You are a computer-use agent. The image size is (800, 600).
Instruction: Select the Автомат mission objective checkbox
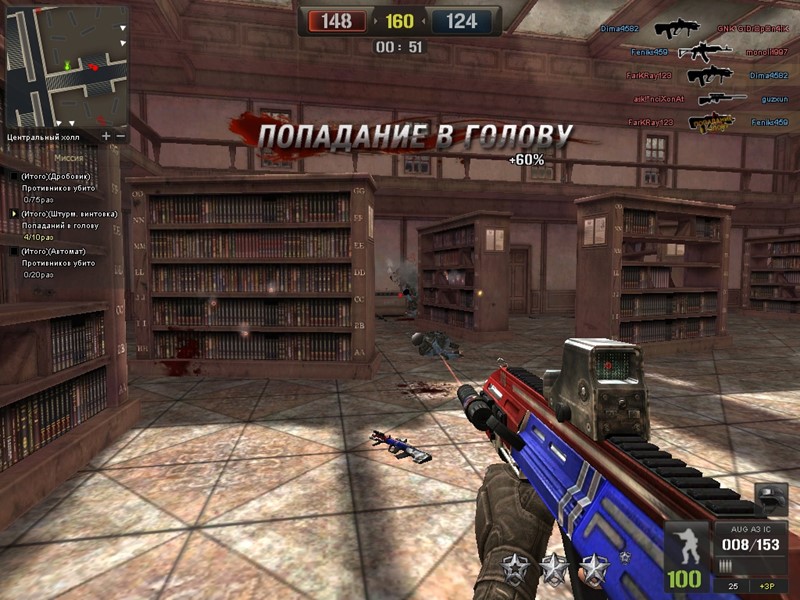(x=14, y=251)
